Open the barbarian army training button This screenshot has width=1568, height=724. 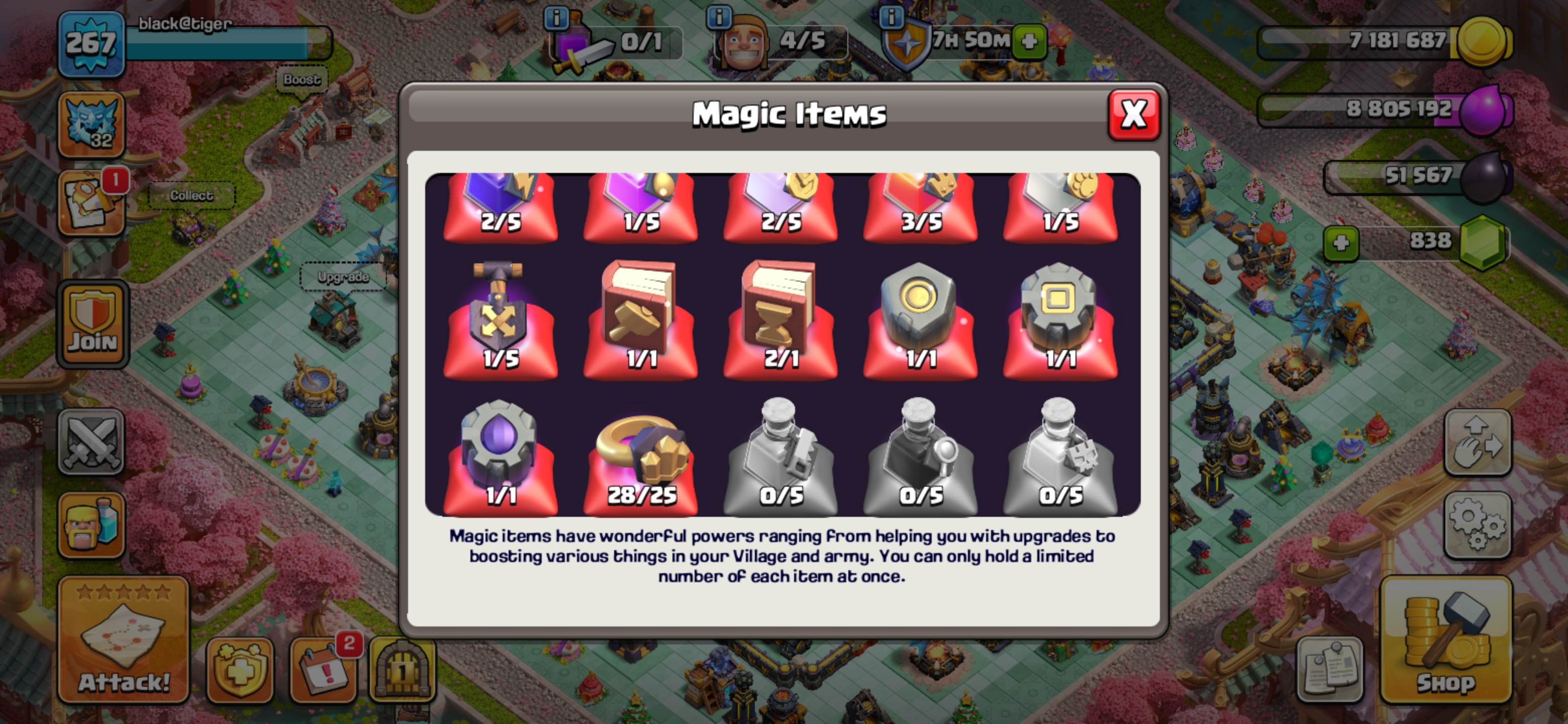pos(91,526)
